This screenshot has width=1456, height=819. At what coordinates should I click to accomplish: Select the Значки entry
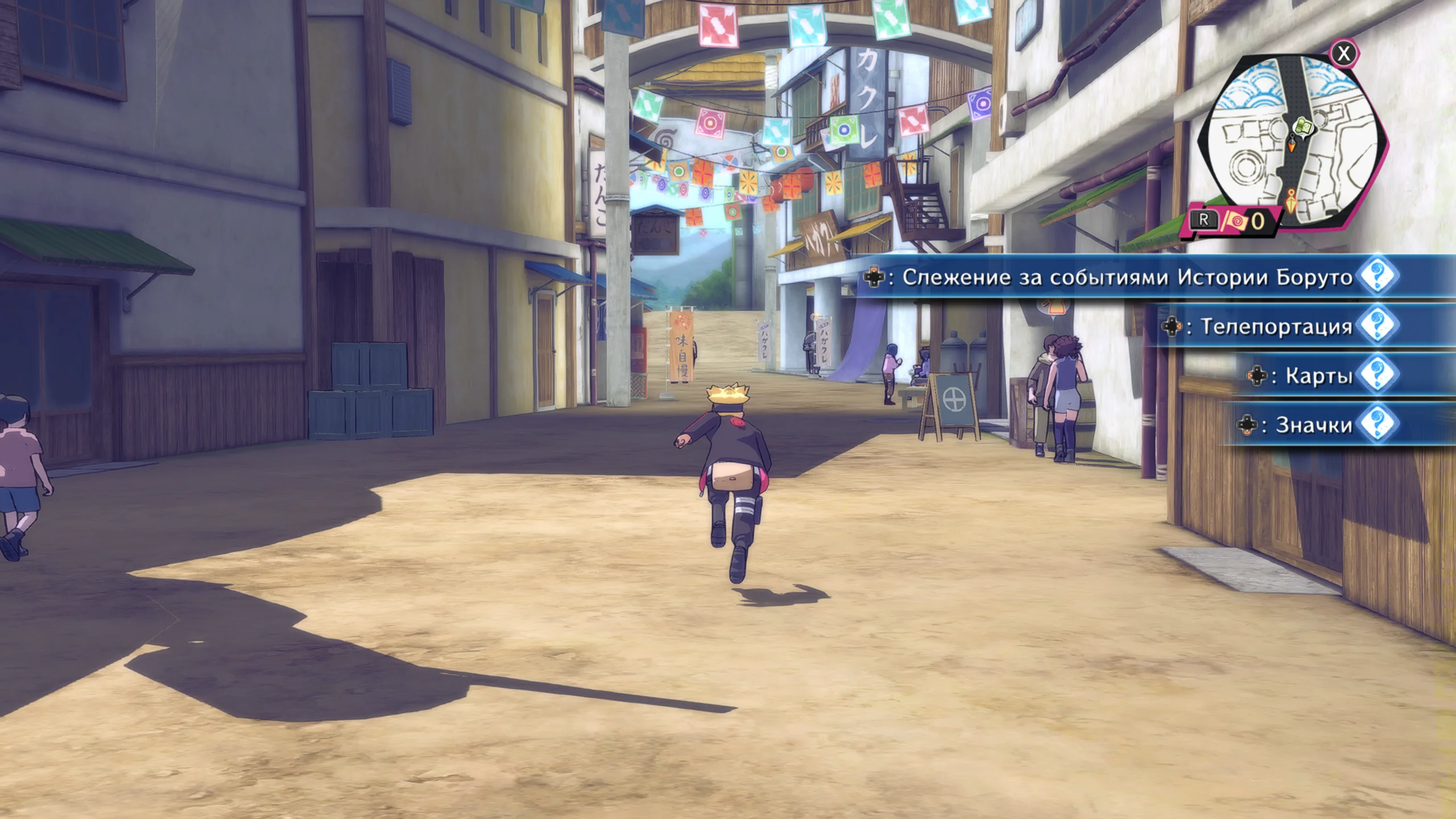pyautogui.click(x=1313, y=425)
